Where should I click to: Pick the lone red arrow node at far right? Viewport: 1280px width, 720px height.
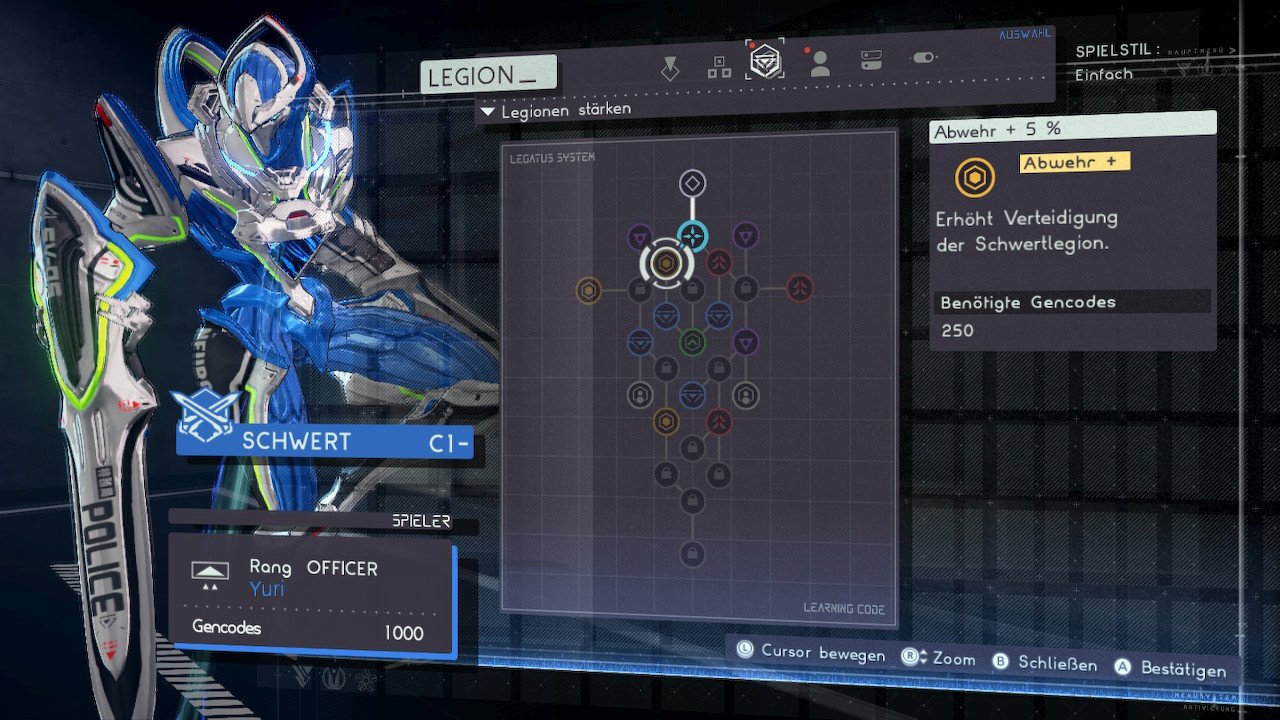point(799,289)
